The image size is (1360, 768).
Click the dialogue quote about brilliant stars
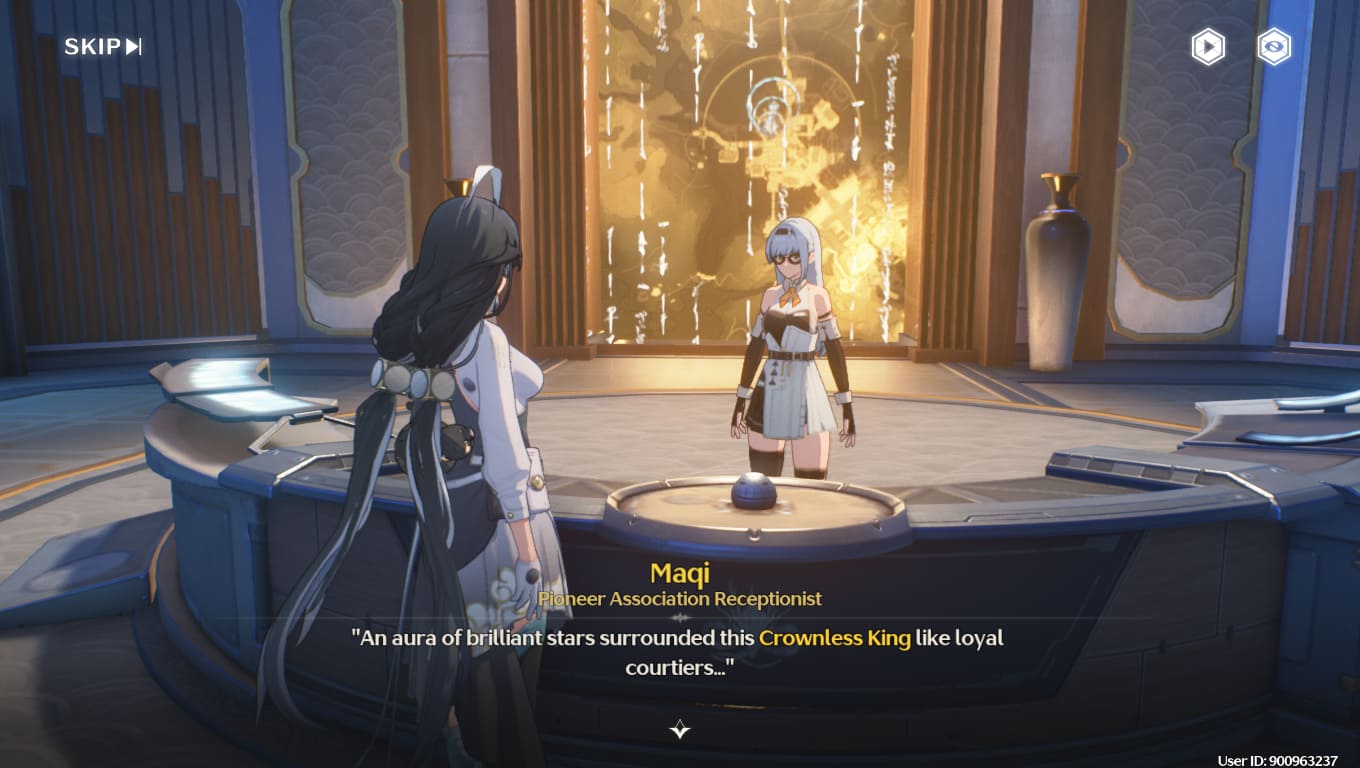600,638
